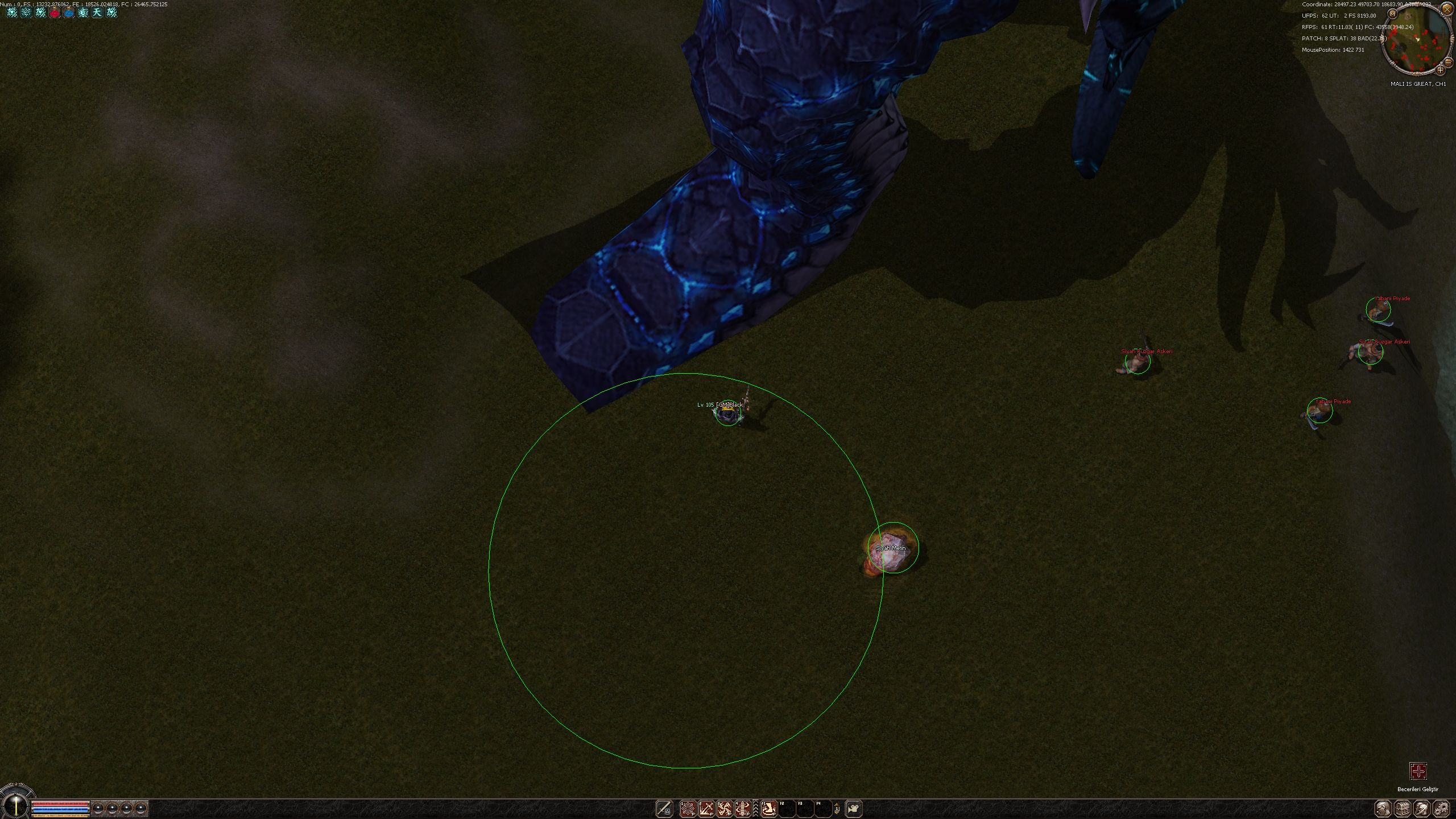Cast the whirlwind sword skill in slot 4
Screen dimensions: 1456x819
(743, 808)
